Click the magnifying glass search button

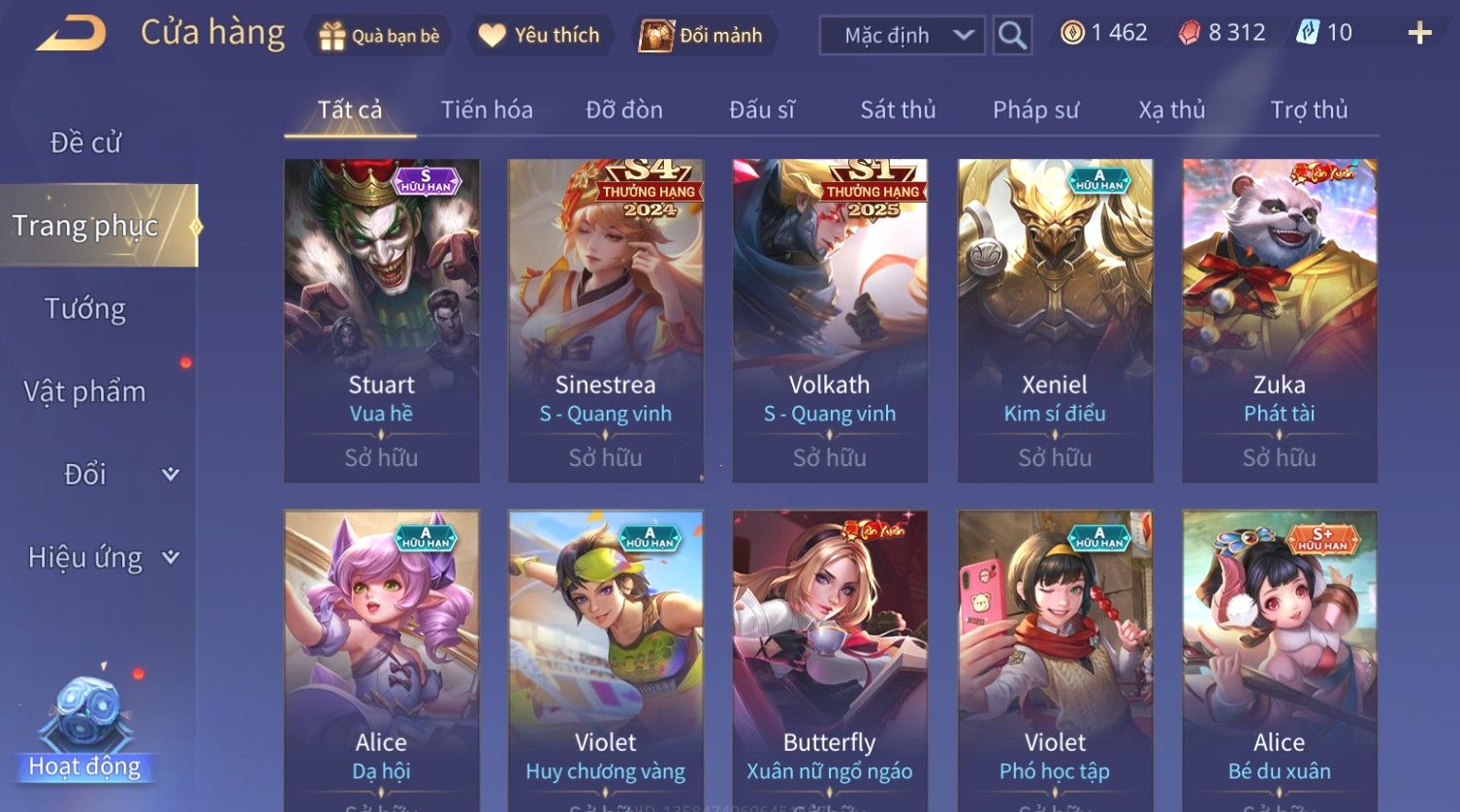(1012, 36)
